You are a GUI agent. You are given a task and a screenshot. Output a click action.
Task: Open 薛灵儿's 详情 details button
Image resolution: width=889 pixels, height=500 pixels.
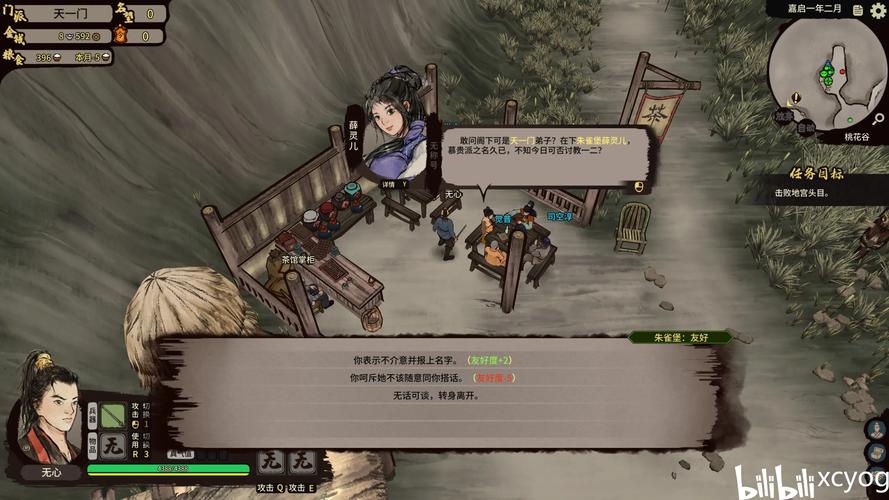[x=391, y=184]
